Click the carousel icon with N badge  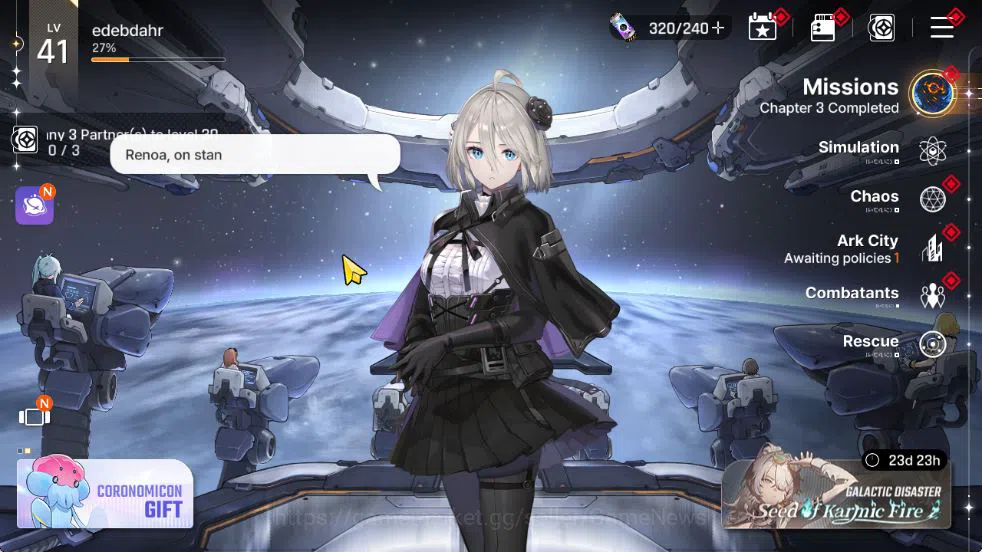coord(33,416)
